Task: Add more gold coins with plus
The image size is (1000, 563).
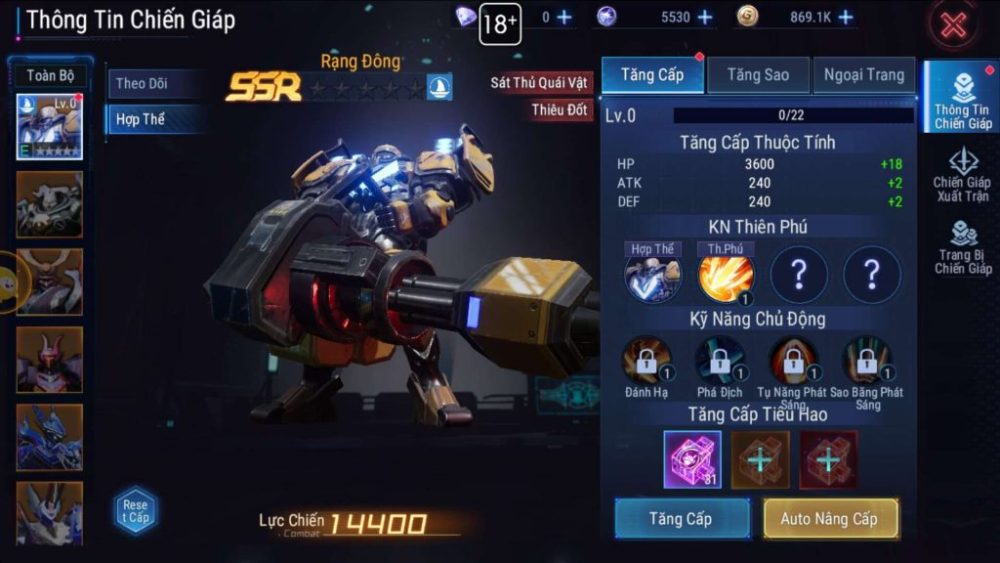Action: click(x=846, y=17)
